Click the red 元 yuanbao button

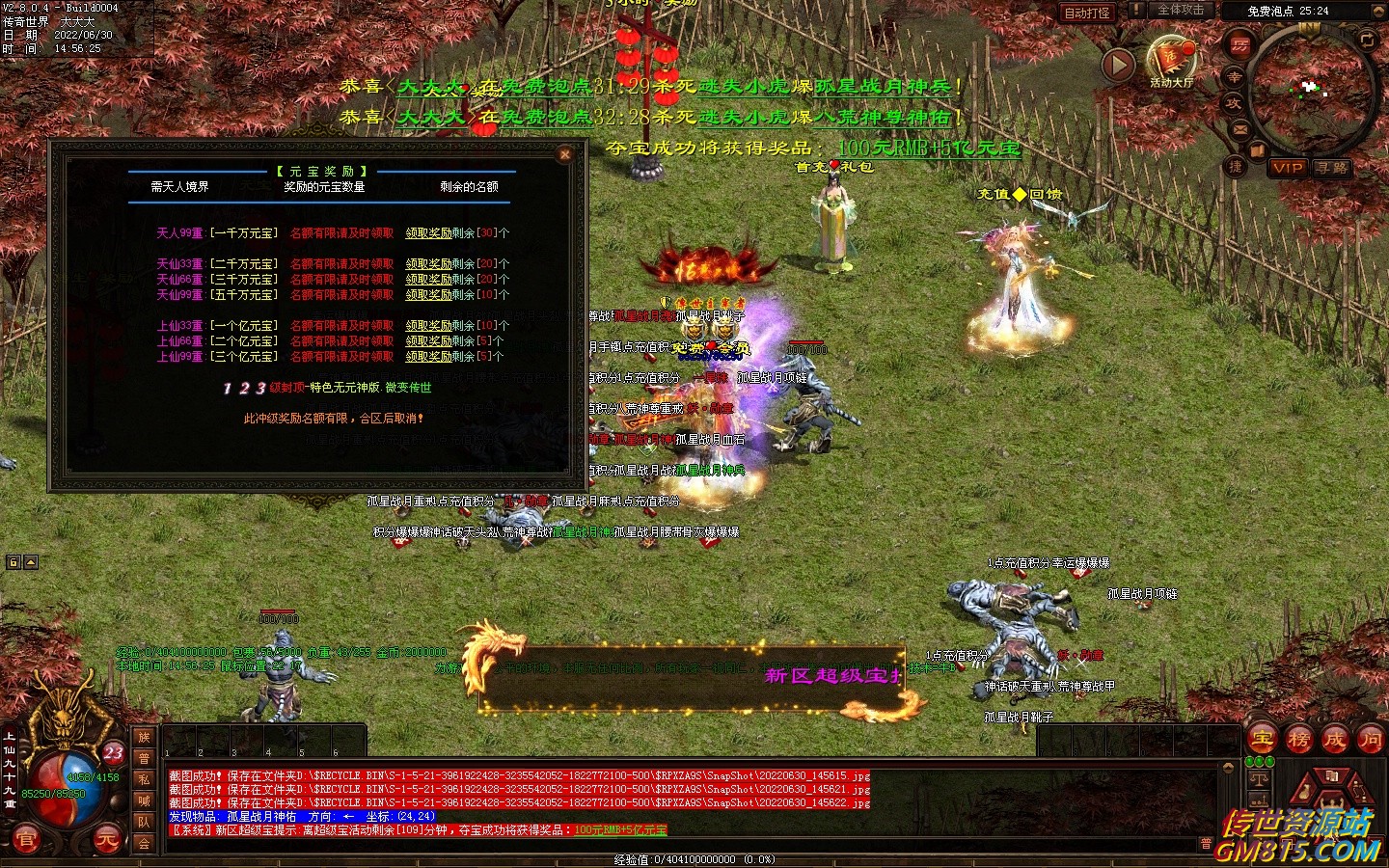pos(106,840)
